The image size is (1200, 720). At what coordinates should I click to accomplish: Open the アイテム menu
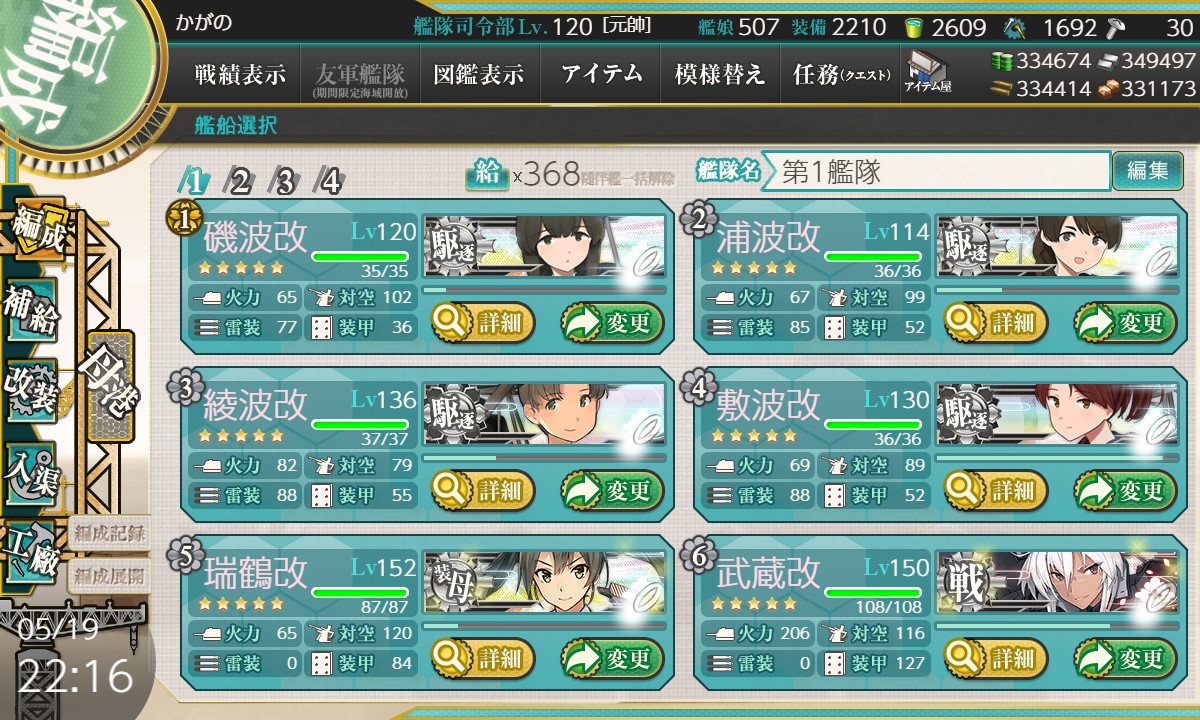[601, 74]
